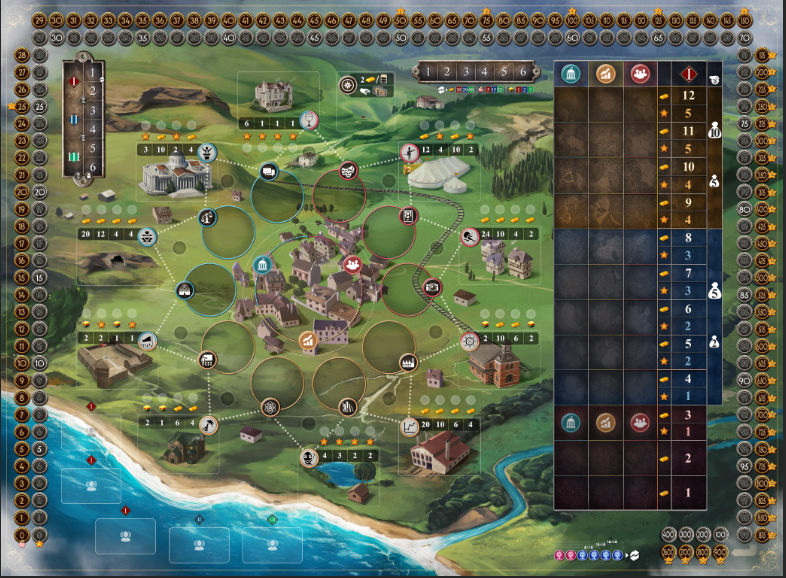Select the performer icon by the circus tent
The height and width of the screenshot is (578, 786).
pyautogui.click(x=409, y=152)
